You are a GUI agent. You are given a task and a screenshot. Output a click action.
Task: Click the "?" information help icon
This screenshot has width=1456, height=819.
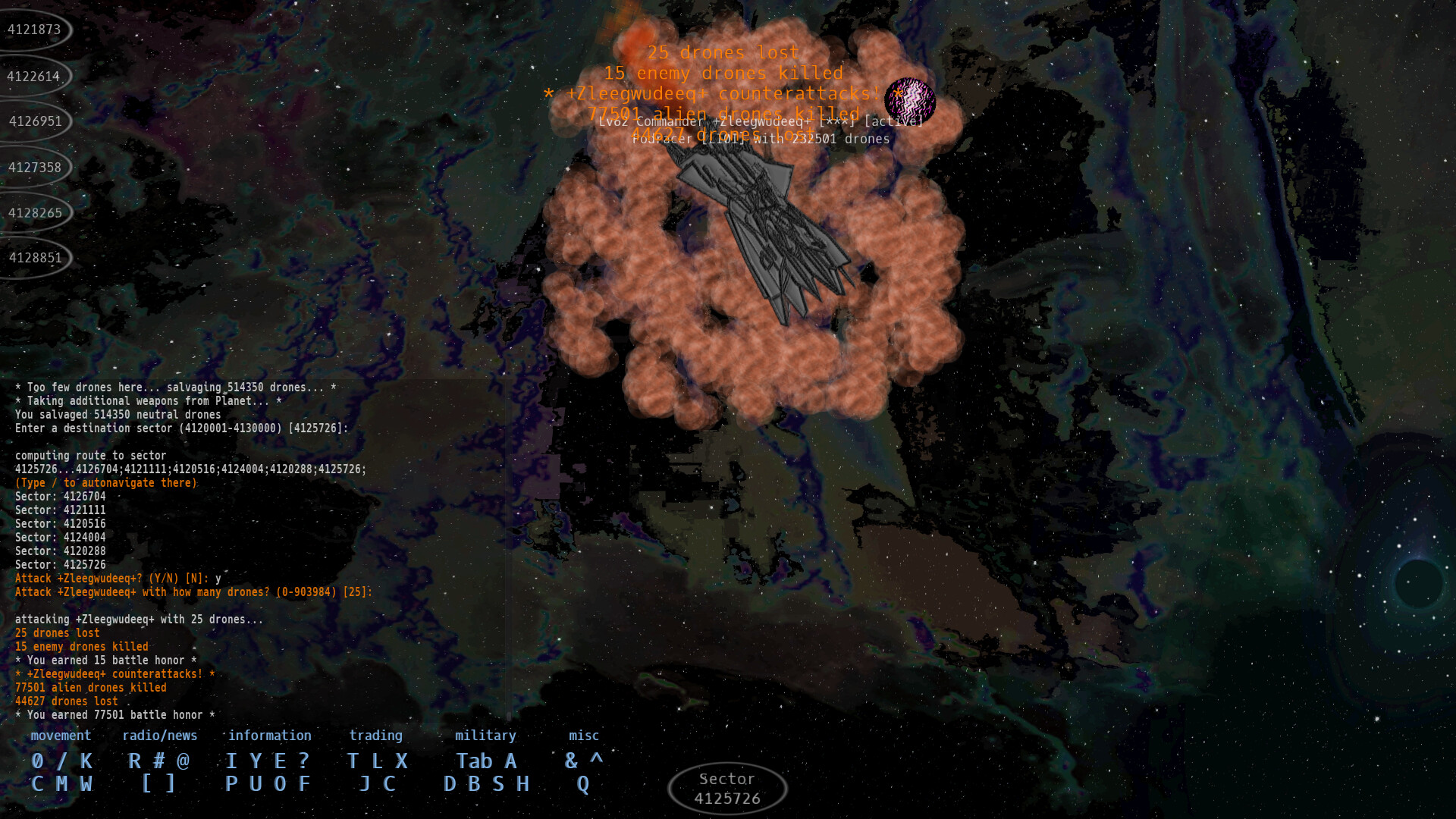pyautogui.click(x=302, y=761)
